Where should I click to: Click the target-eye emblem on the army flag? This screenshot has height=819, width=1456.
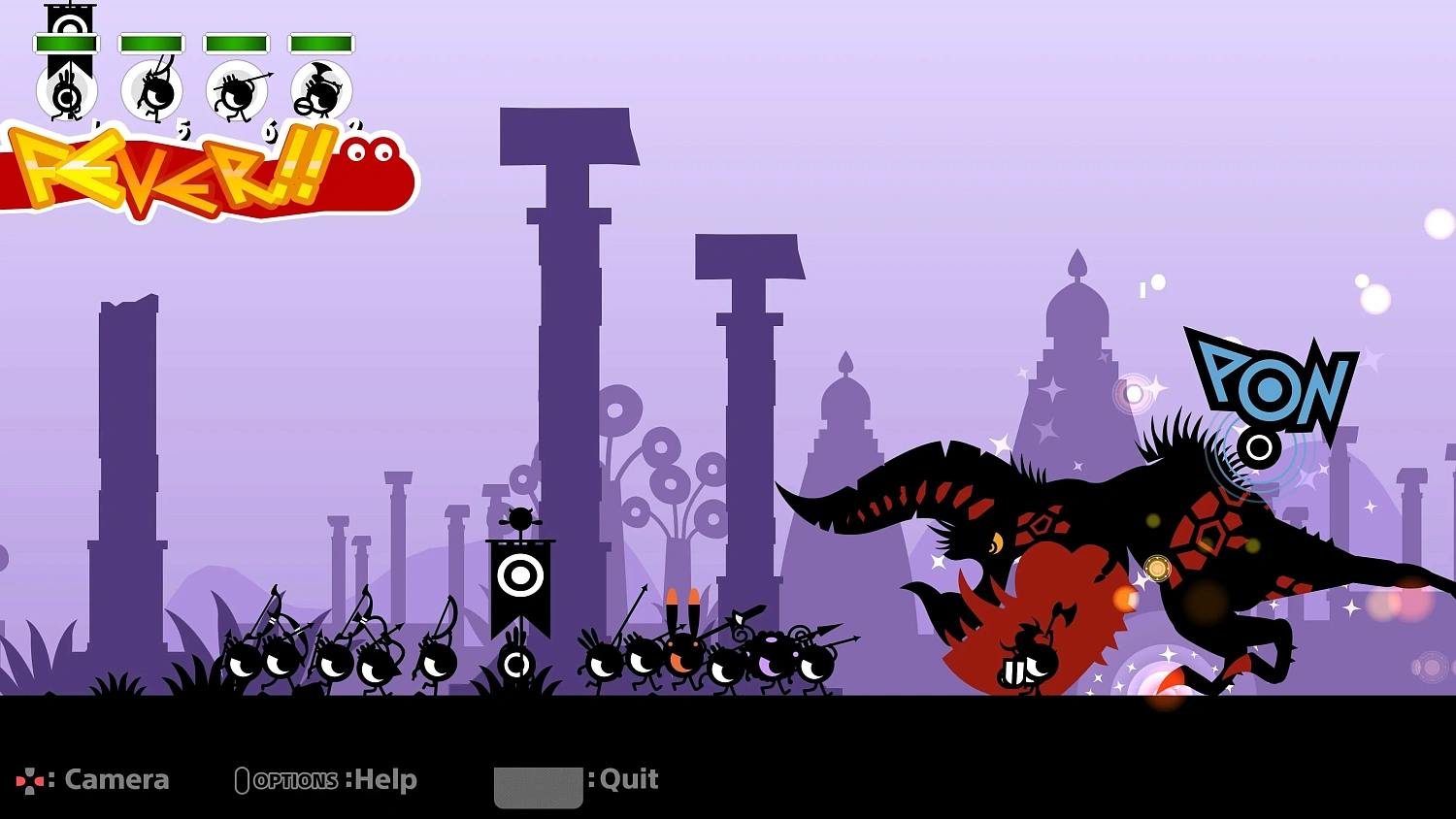522,575
